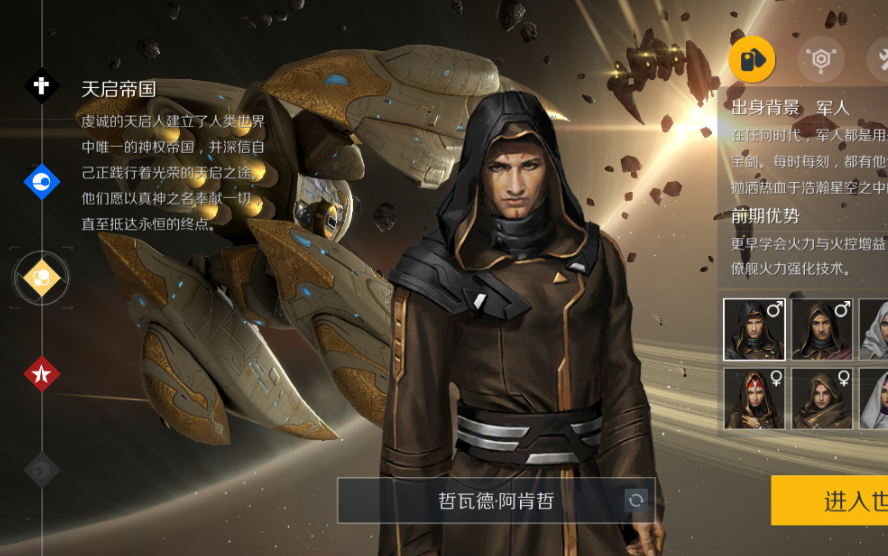Choose the first male hooded portrait

(x=754, y=329)
